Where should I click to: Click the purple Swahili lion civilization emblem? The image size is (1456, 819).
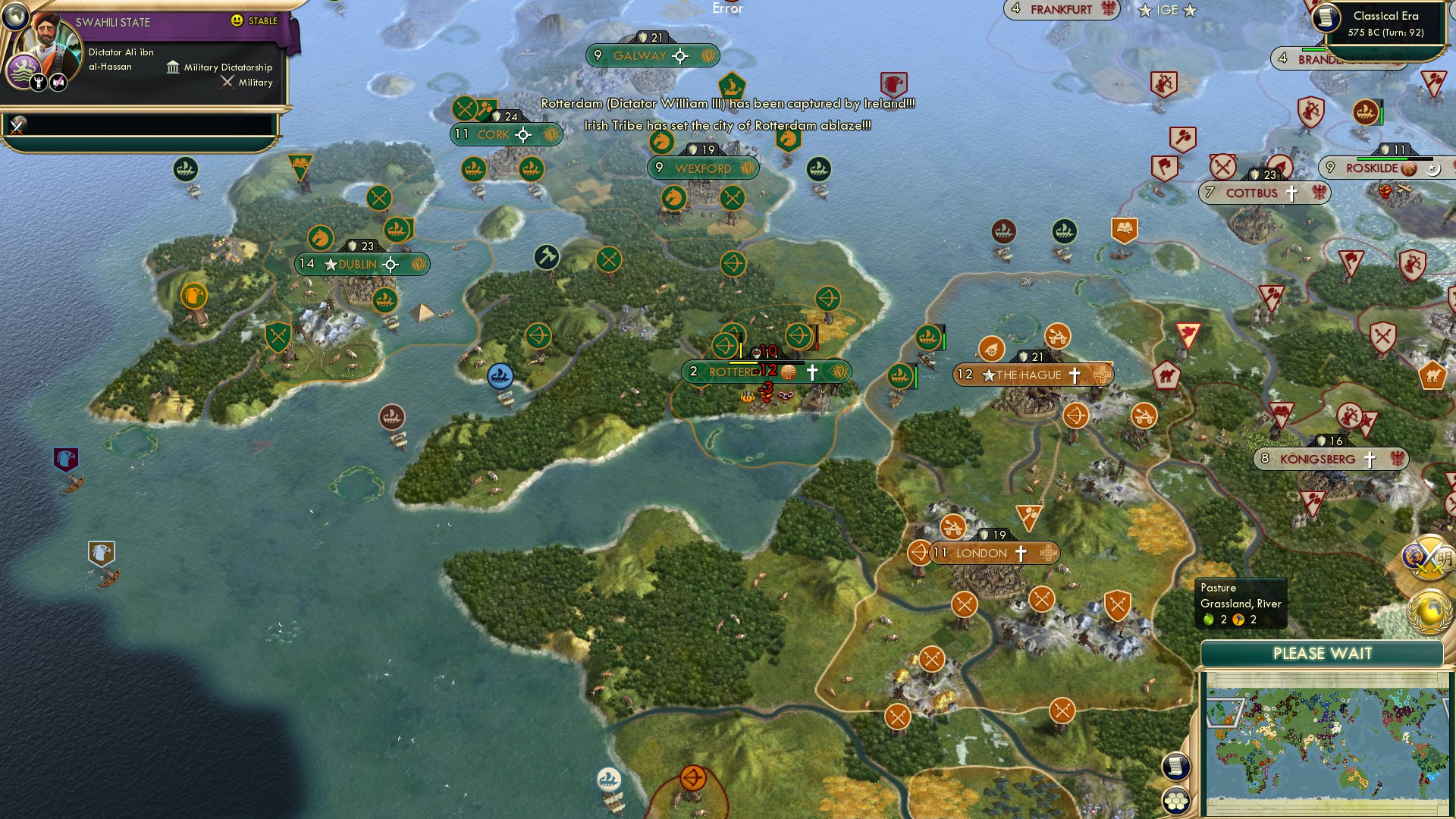pyautogui.click(x=24, y=71)
